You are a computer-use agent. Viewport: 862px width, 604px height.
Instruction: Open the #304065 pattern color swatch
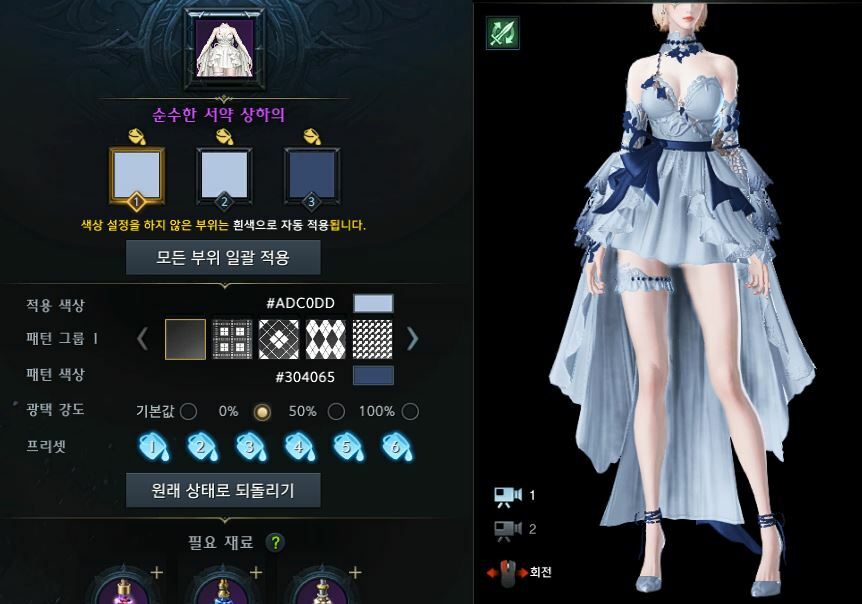tap(374, 376)
